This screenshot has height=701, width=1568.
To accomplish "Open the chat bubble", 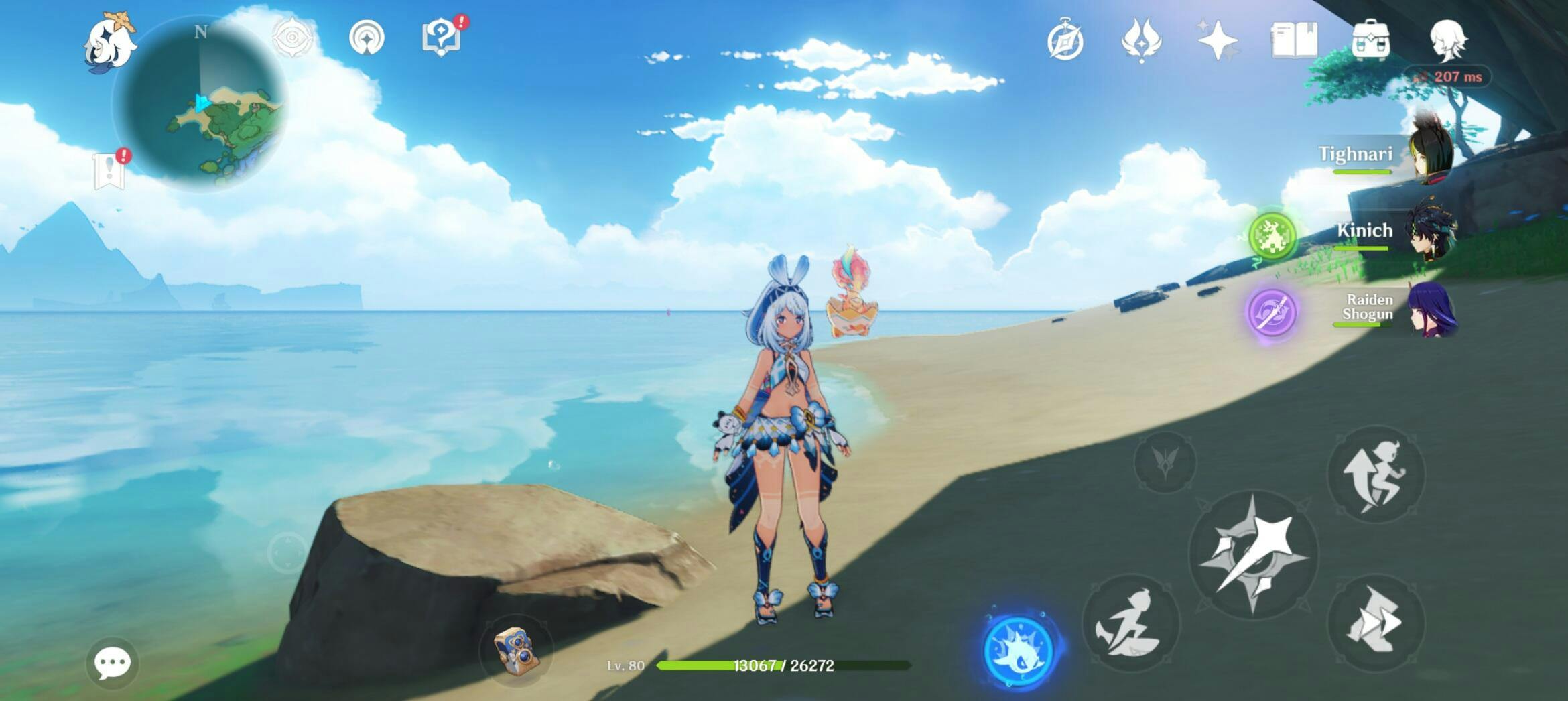I will [112, 663].
